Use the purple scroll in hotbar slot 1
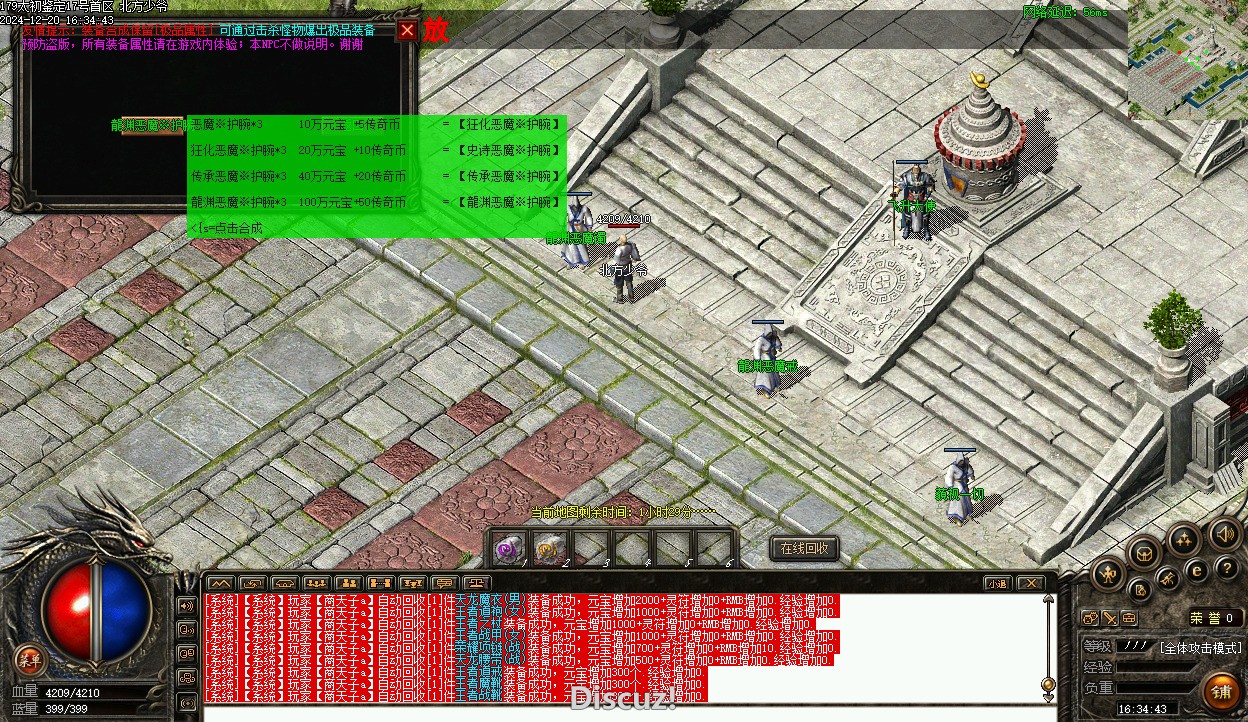The image size is (1248, 722). click(510, 548)
